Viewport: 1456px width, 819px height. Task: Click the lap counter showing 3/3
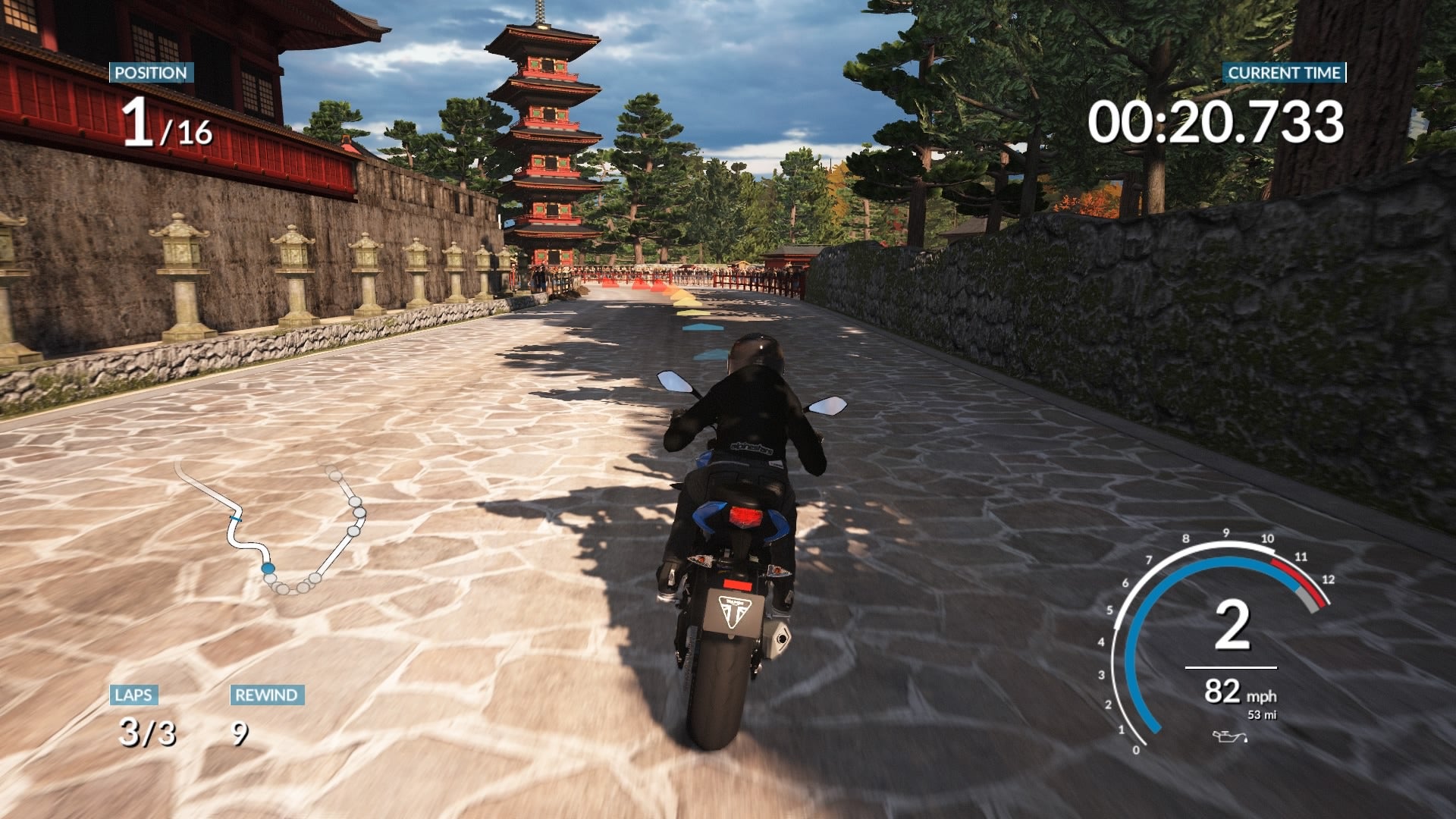point(146,732)
